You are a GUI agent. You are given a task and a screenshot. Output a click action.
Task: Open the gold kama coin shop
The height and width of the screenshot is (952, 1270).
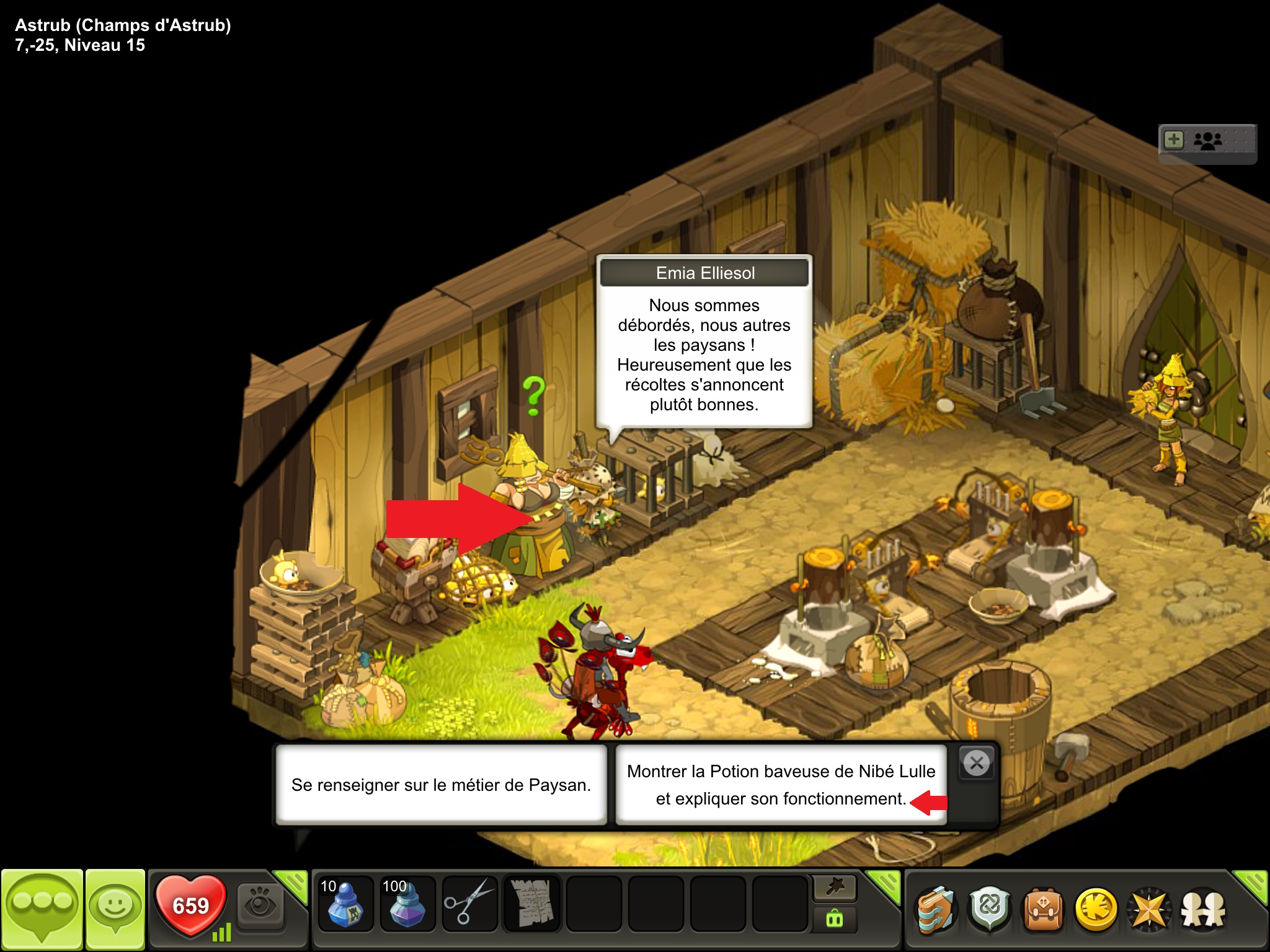click(1096, 910)
